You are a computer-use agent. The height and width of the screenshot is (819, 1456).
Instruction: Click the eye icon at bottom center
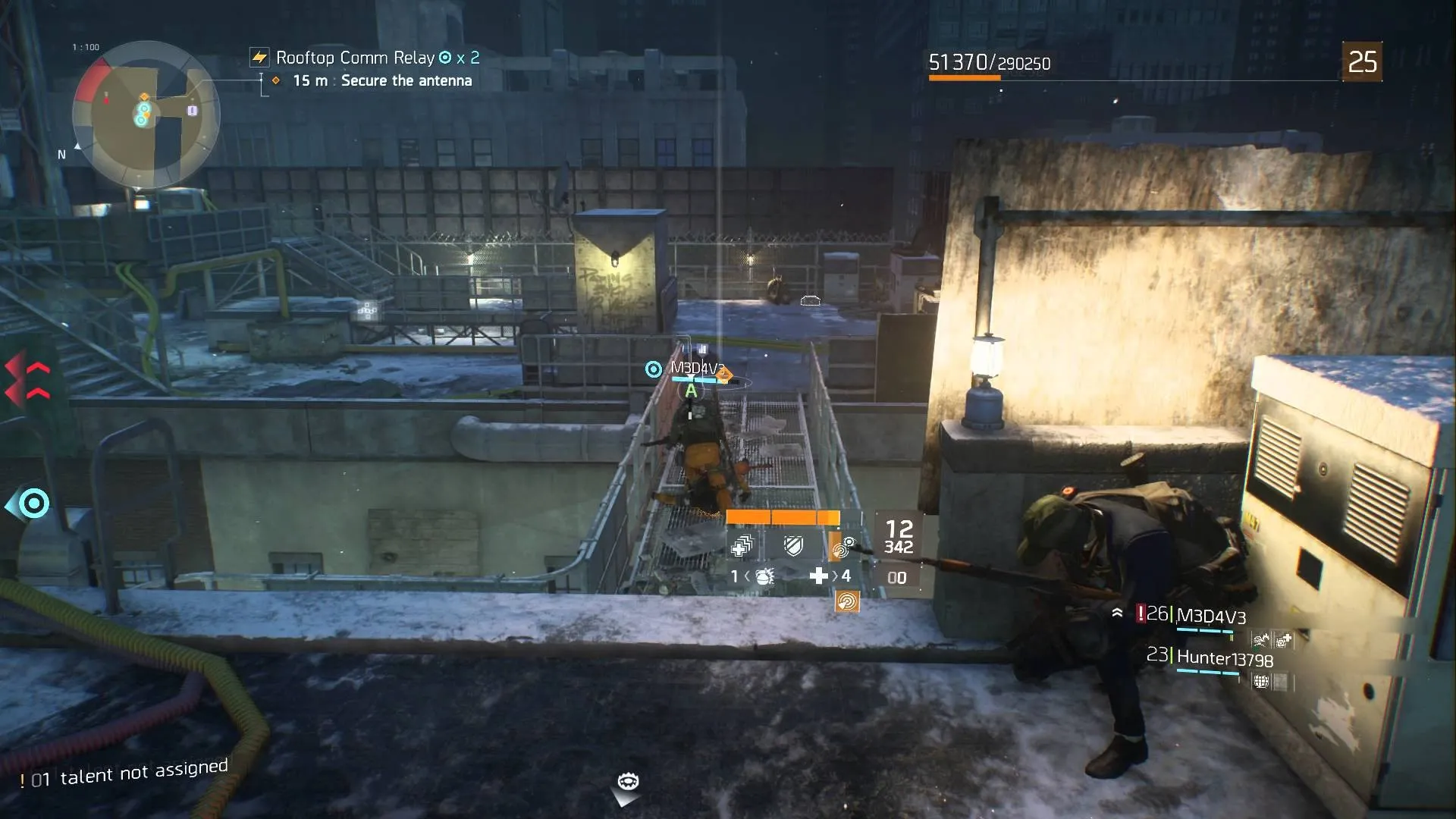point(626,780)
